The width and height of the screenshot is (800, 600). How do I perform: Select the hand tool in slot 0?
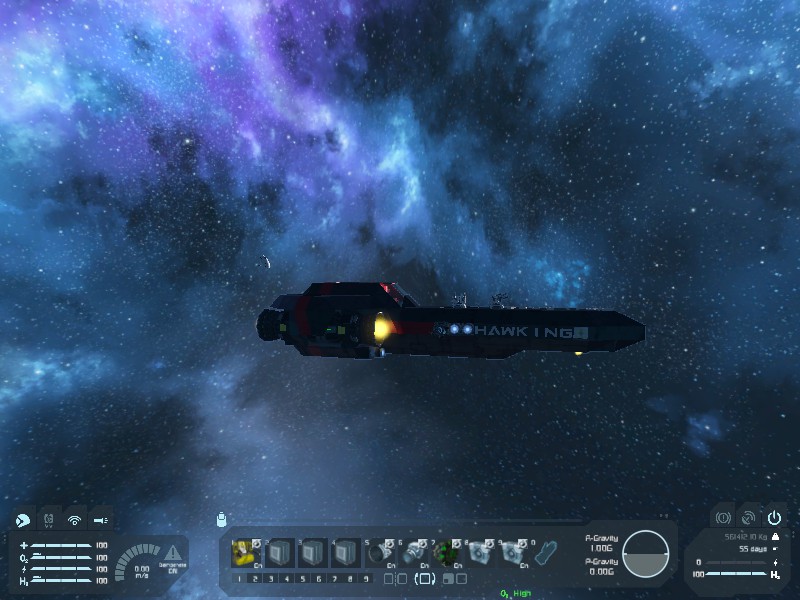546,552
